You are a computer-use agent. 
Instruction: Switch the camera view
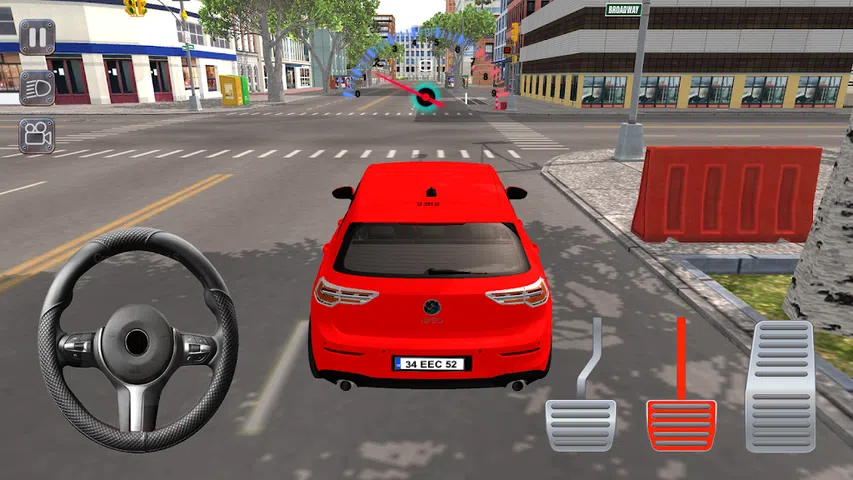click(37, 135)
